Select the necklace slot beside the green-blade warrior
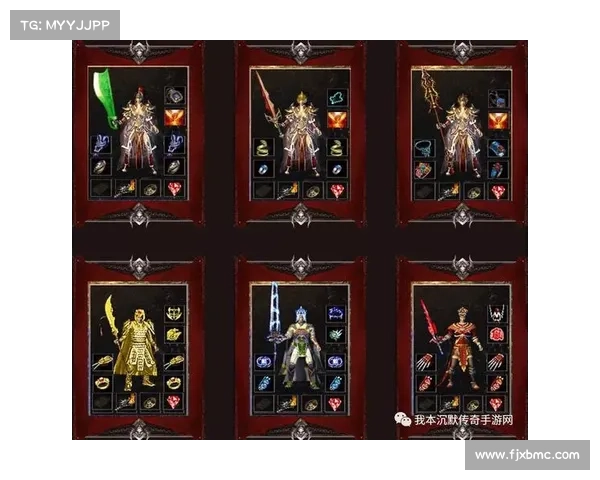Screen dimensions: 600x480 click(175, 97)
